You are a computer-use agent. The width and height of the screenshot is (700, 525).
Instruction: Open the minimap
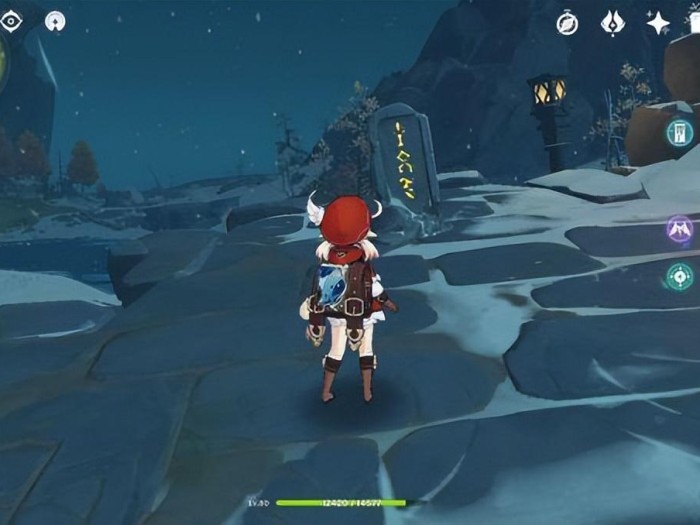coord(3,60)
